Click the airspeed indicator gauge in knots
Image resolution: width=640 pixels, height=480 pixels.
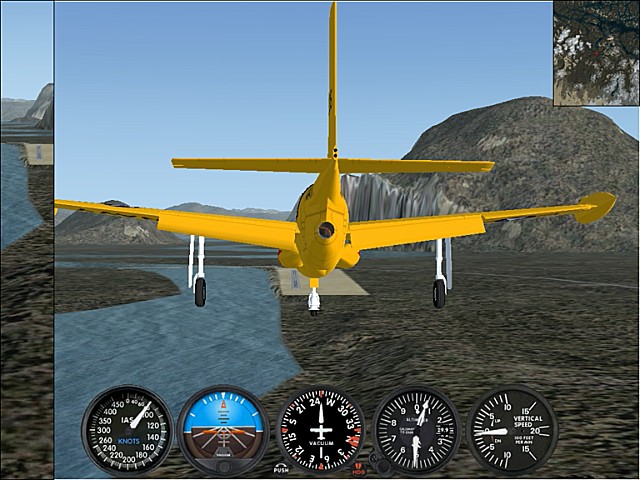click(127, 430)
